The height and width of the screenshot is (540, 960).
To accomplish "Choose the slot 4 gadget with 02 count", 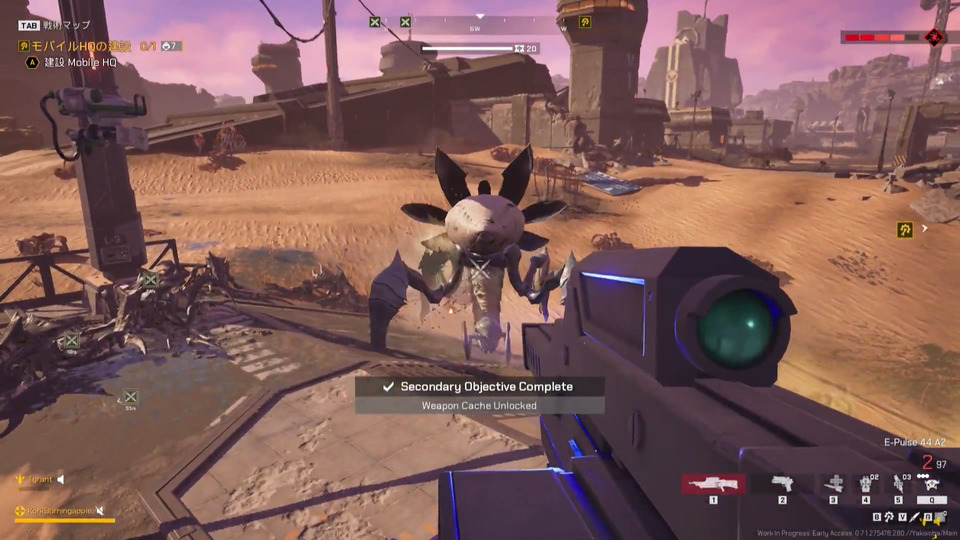I will coord(866,484).
